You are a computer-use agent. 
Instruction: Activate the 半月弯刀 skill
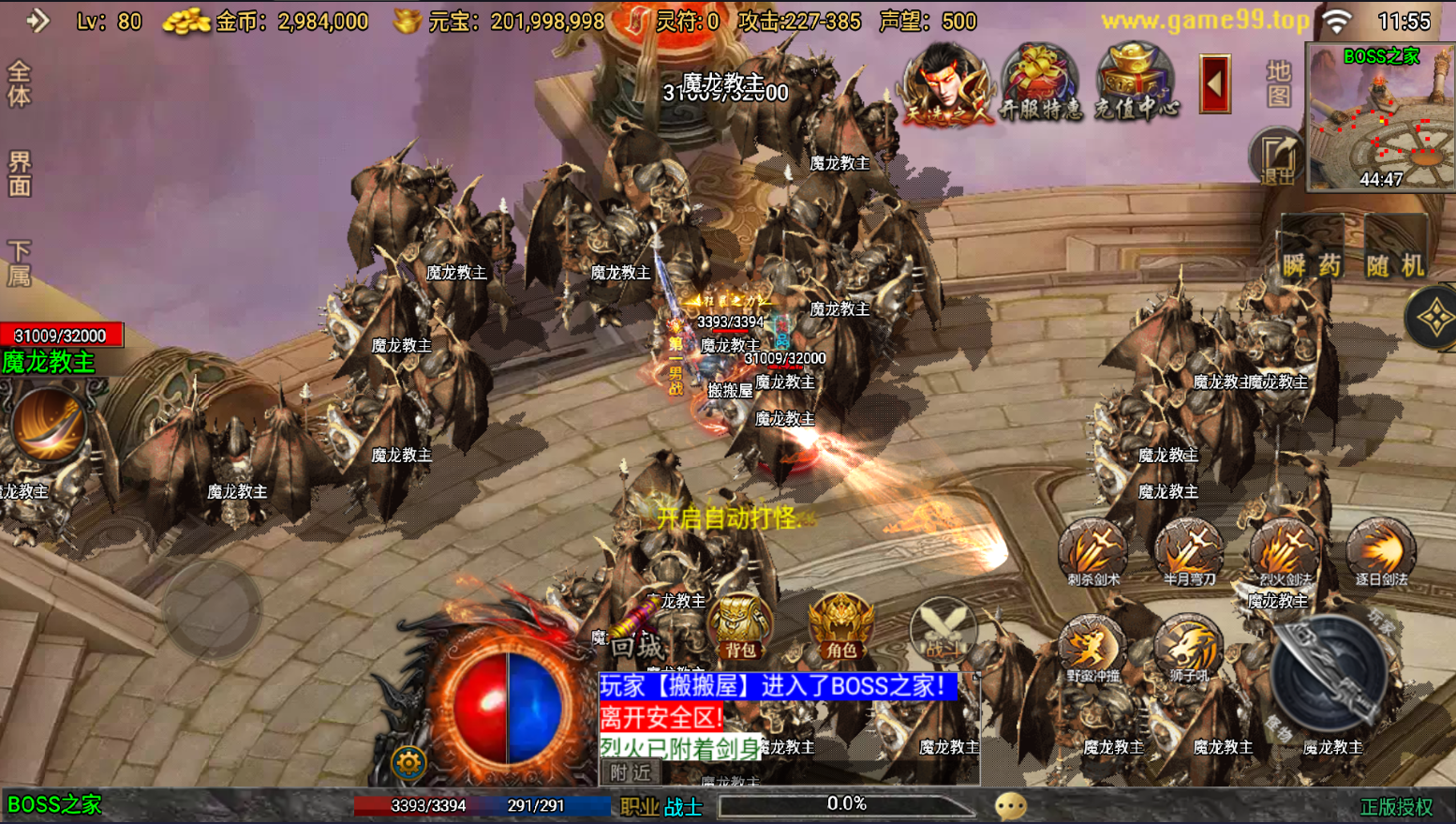click(x=1189, y=552)
